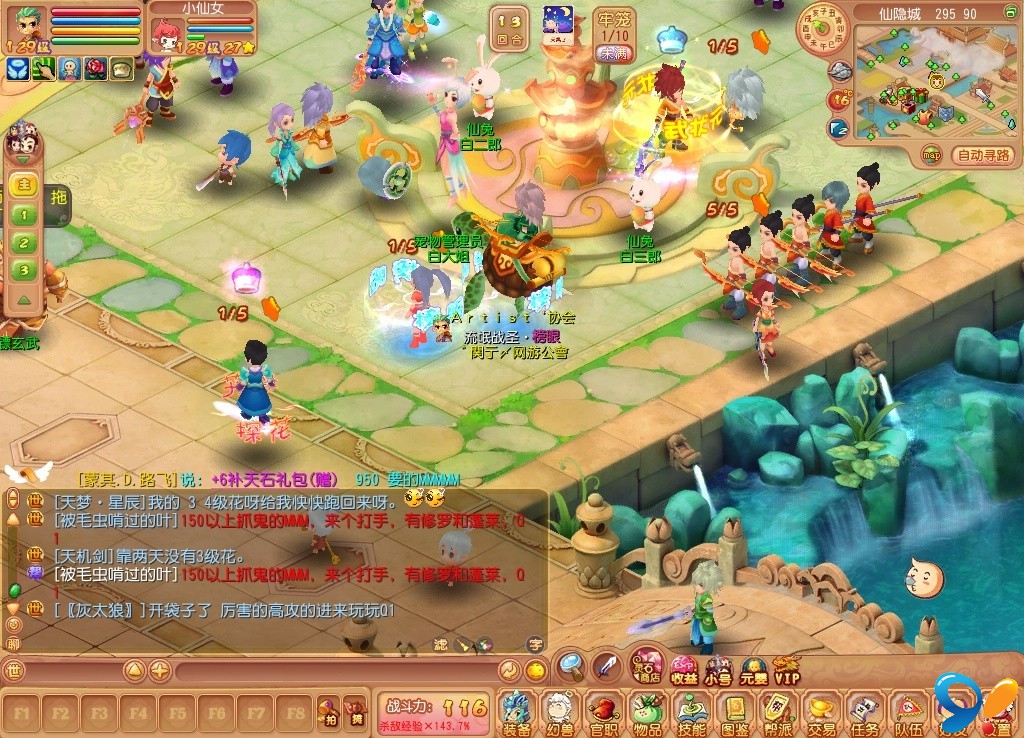Open the 物品 inventory bag

646,712
